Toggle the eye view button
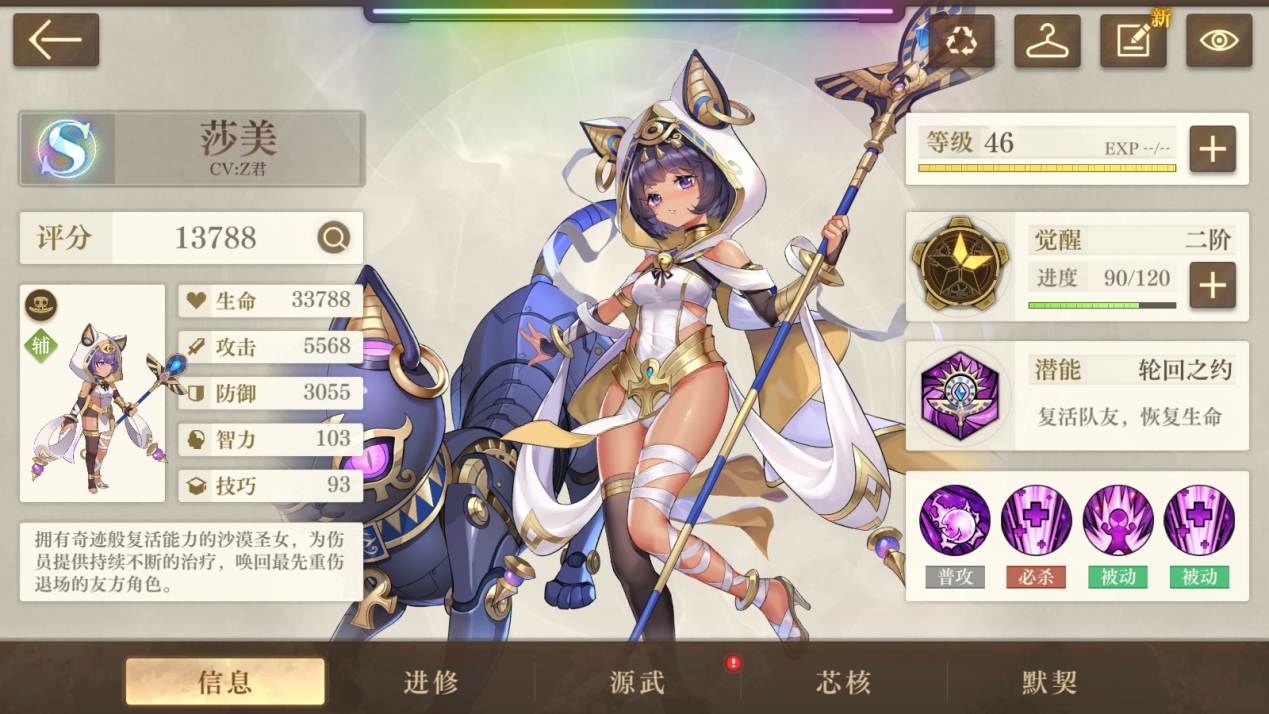This screenshot has height=714, width=1269. click(x=1219, y=41)
